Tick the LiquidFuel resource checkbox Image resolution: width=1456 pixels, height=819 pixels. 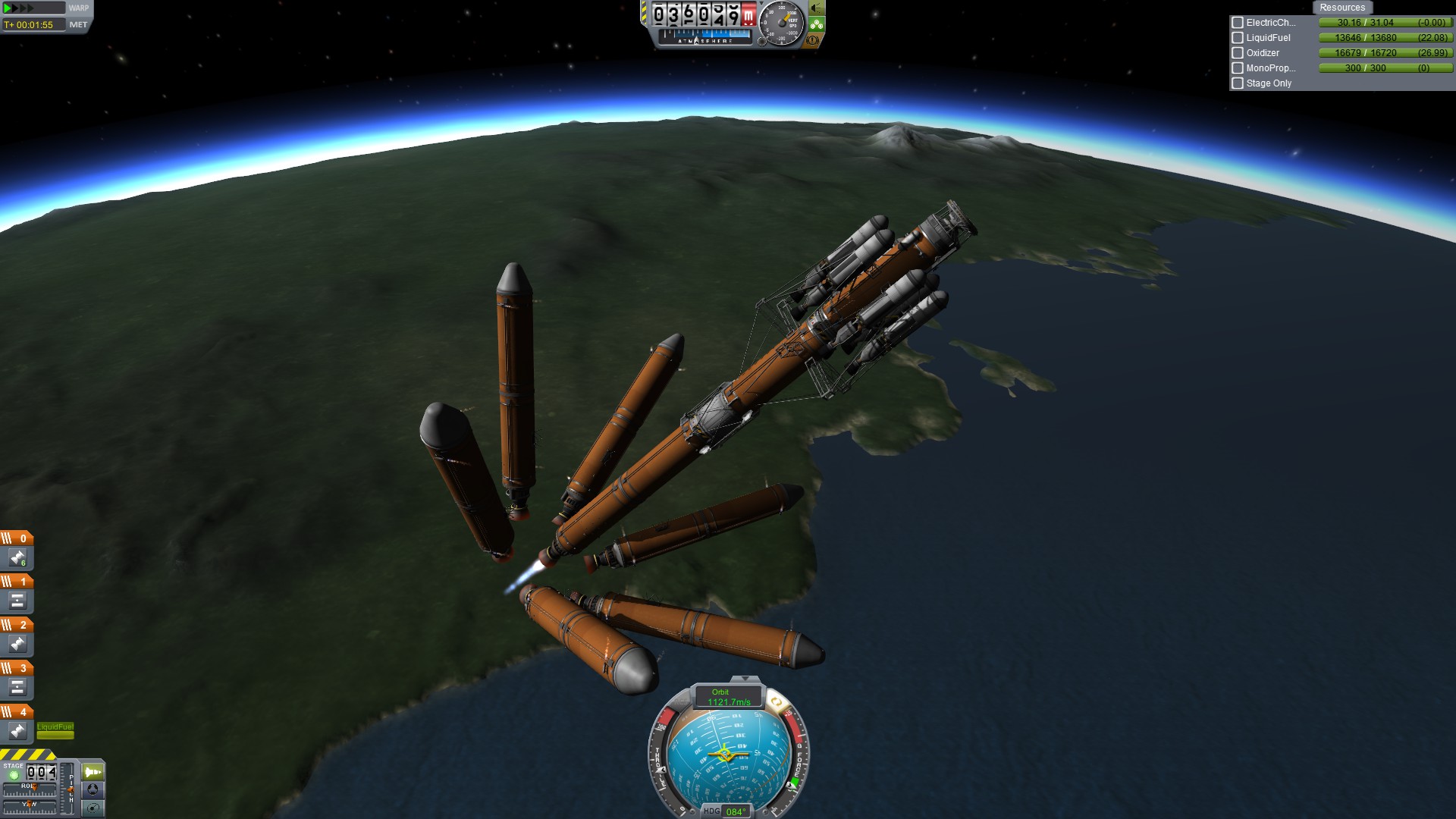click(x=1238, y=38)
